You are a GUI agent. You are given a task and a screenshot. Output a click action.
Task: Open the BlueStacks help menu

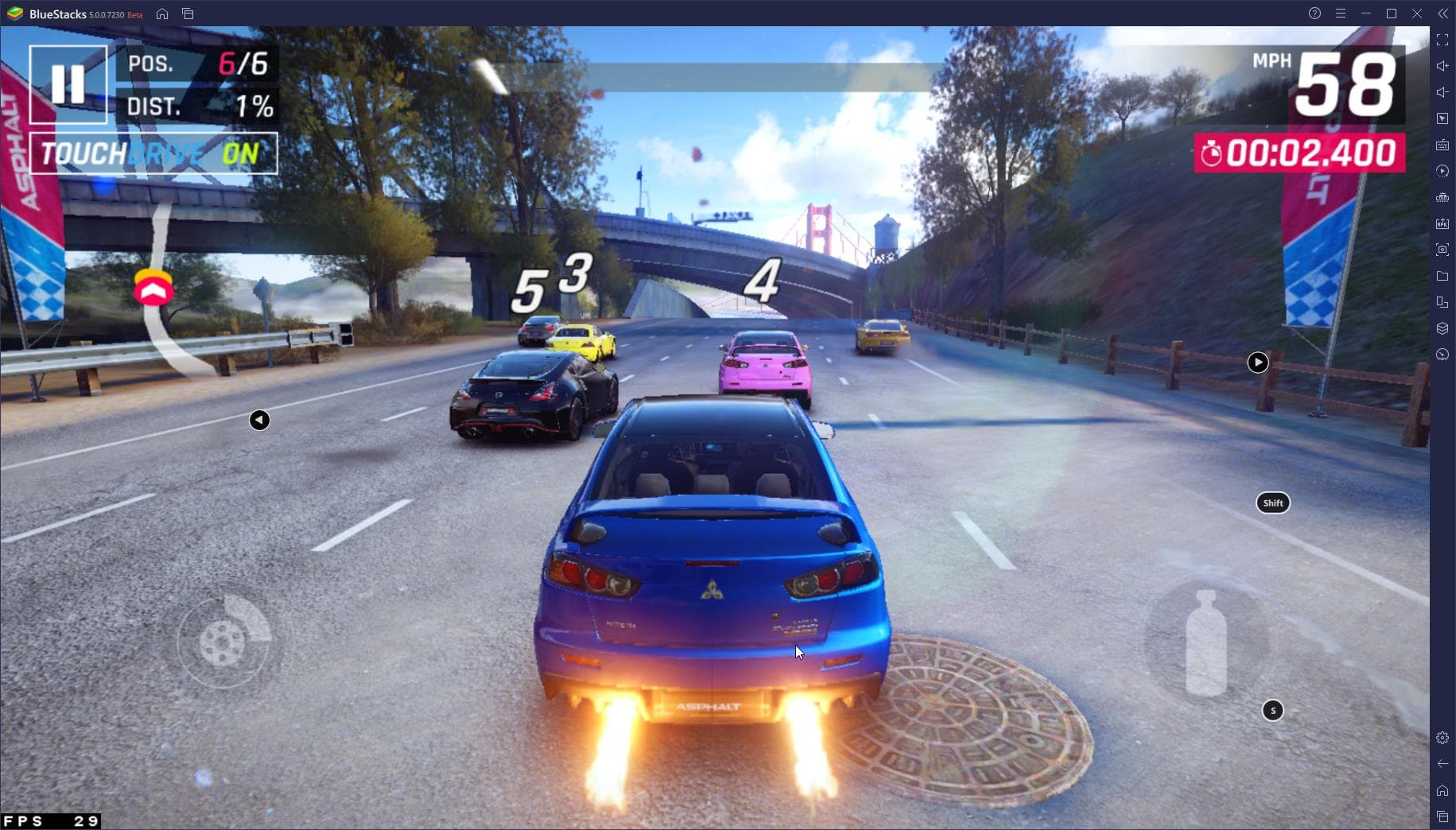point(1314,14)
